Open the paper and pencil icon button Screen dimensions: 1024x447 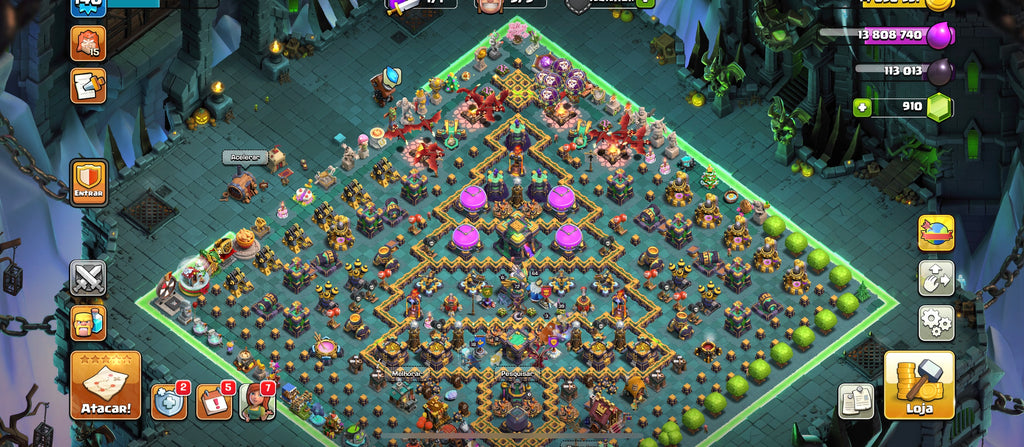(x=88, y=86)
